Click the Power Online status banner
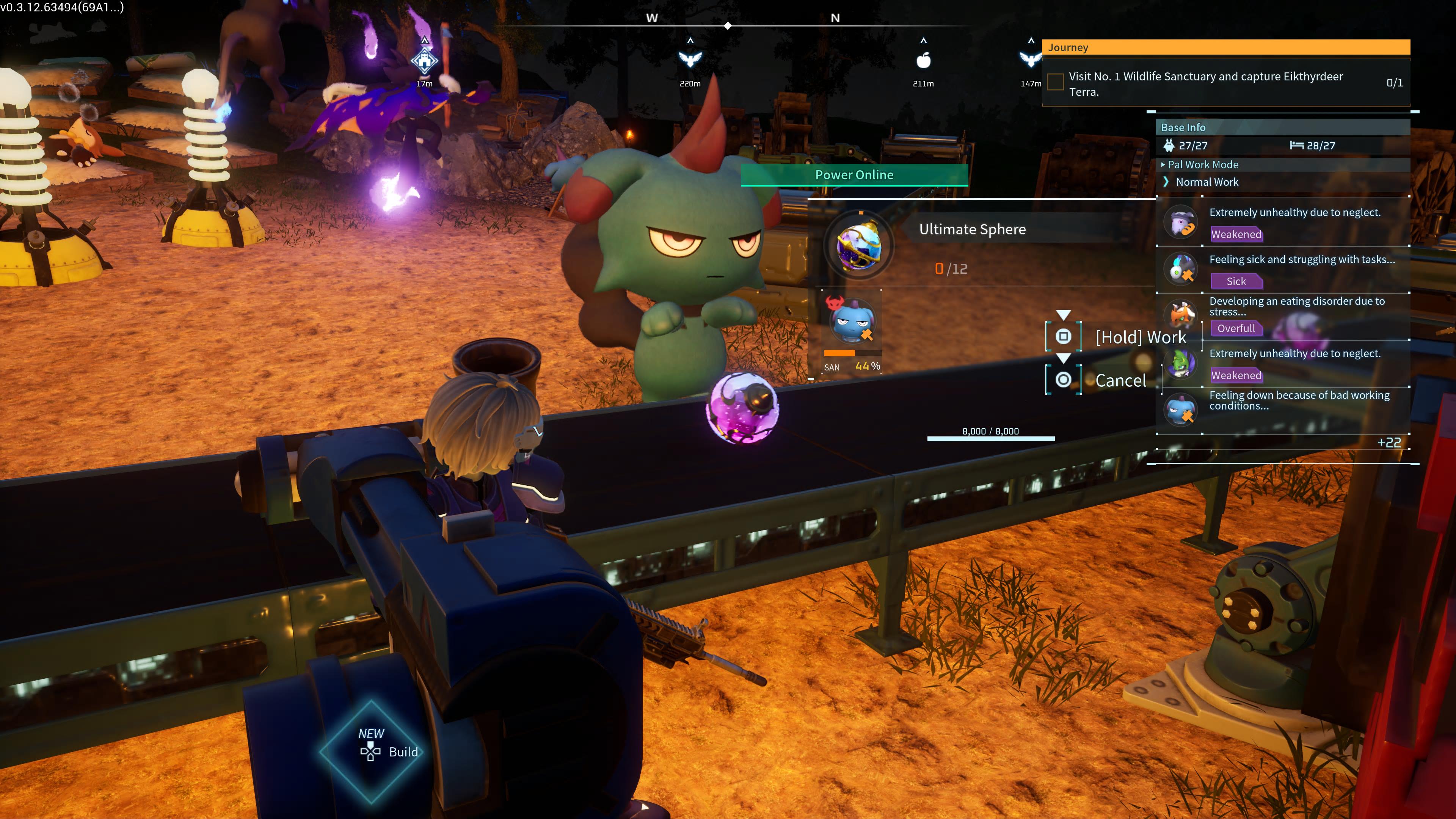1456x819 pixels. [854, 175]
